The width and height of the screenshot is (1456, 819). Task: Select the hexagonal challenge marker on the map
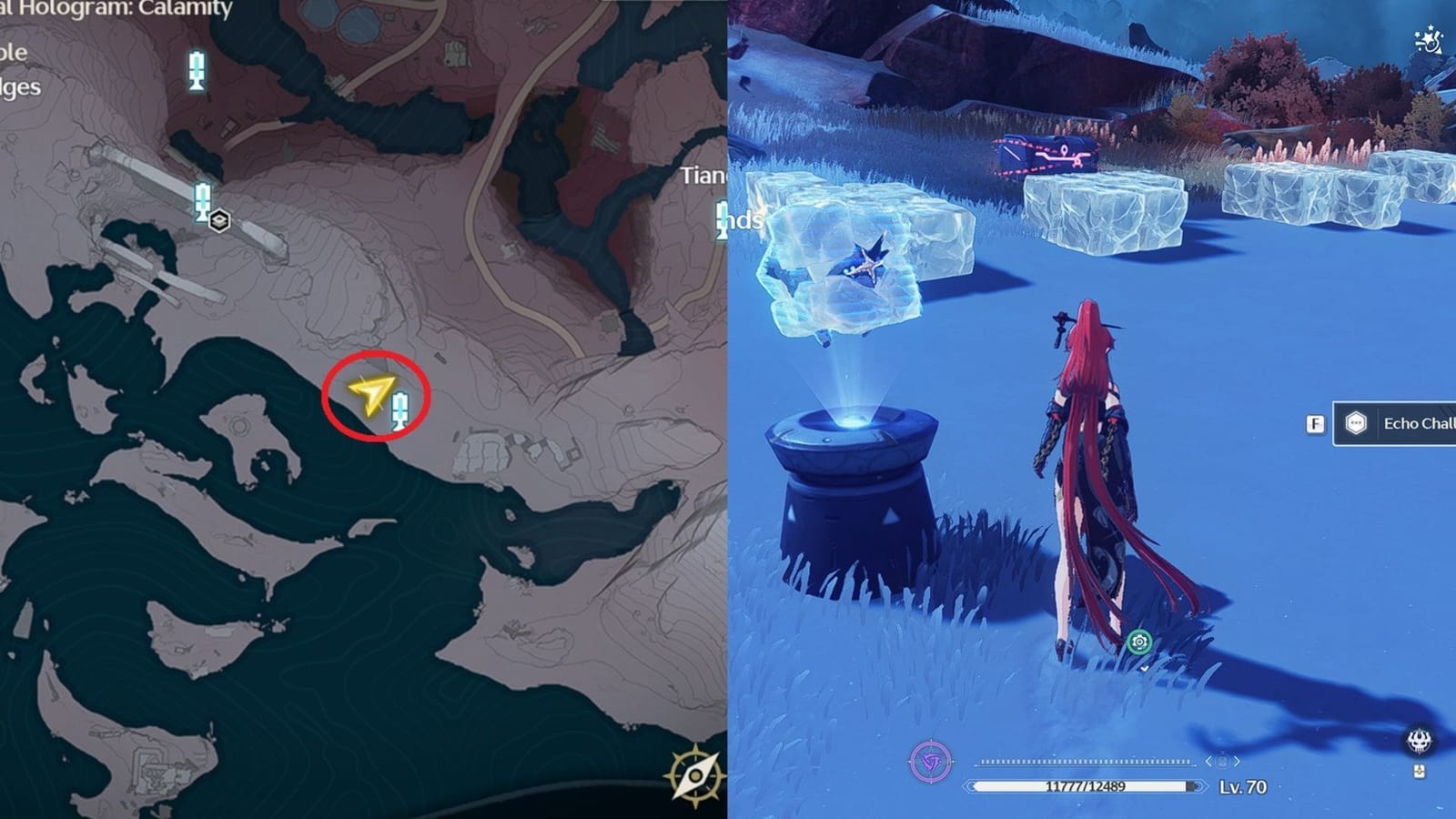pos(218,218)
